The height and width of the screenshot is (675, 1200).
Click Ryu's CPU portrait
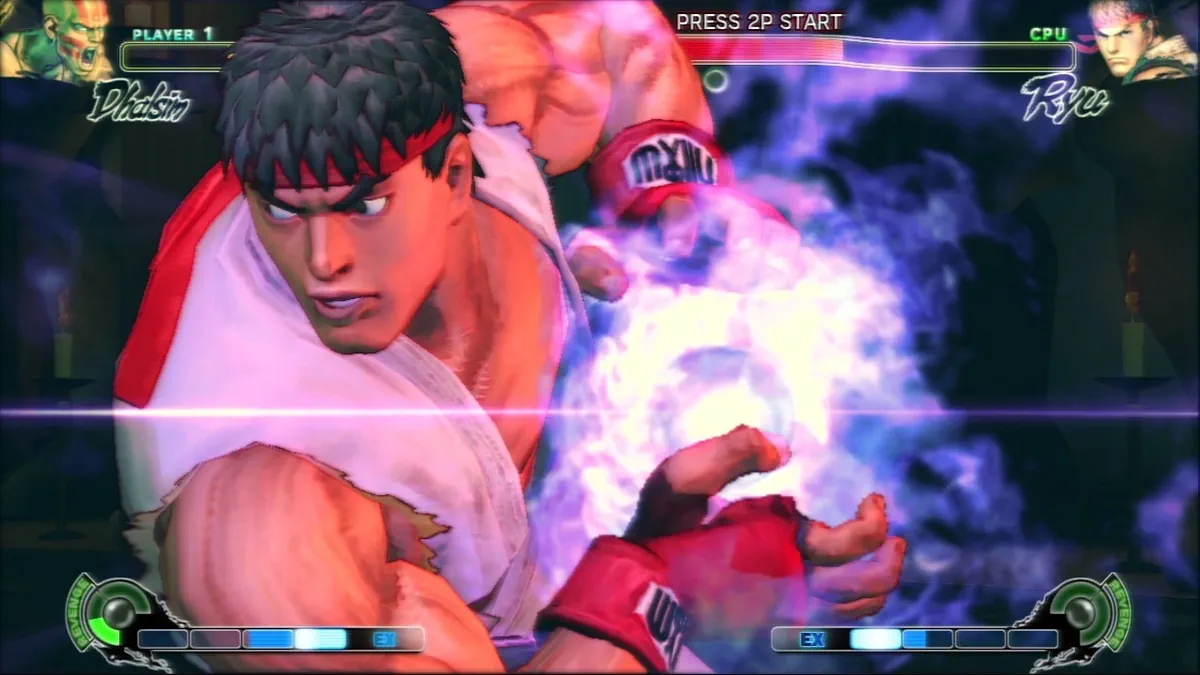click(1142, 42)
